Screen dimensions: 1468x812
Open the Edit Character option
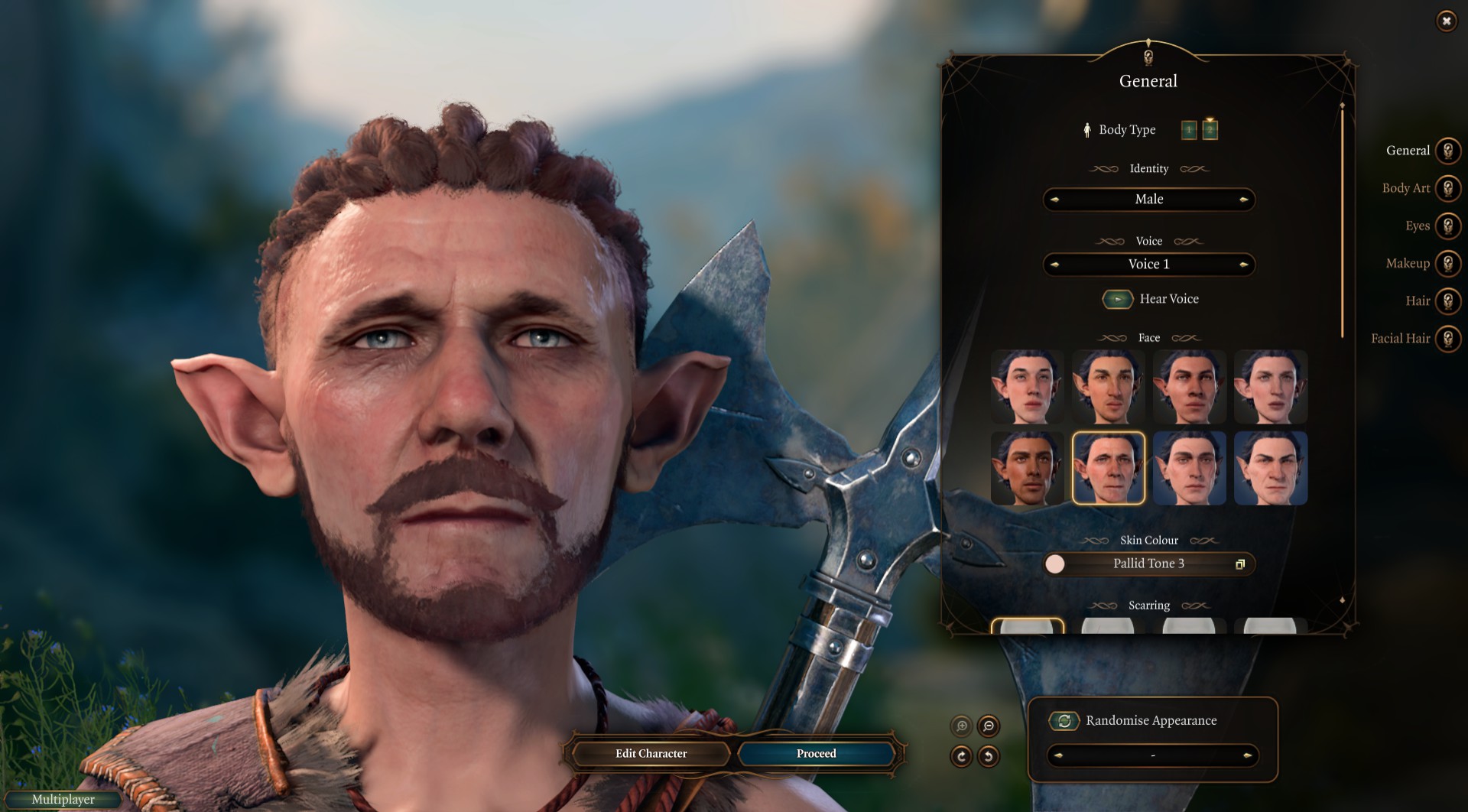[651, 753]
